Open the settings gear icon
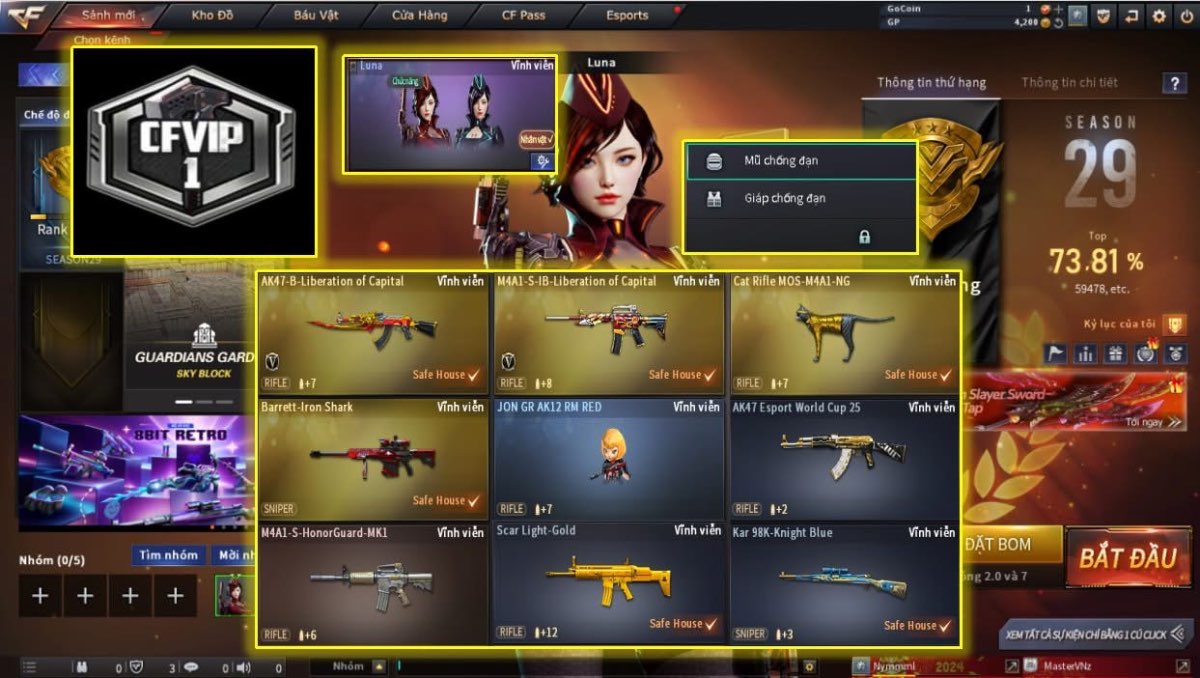 (1159, 16)
